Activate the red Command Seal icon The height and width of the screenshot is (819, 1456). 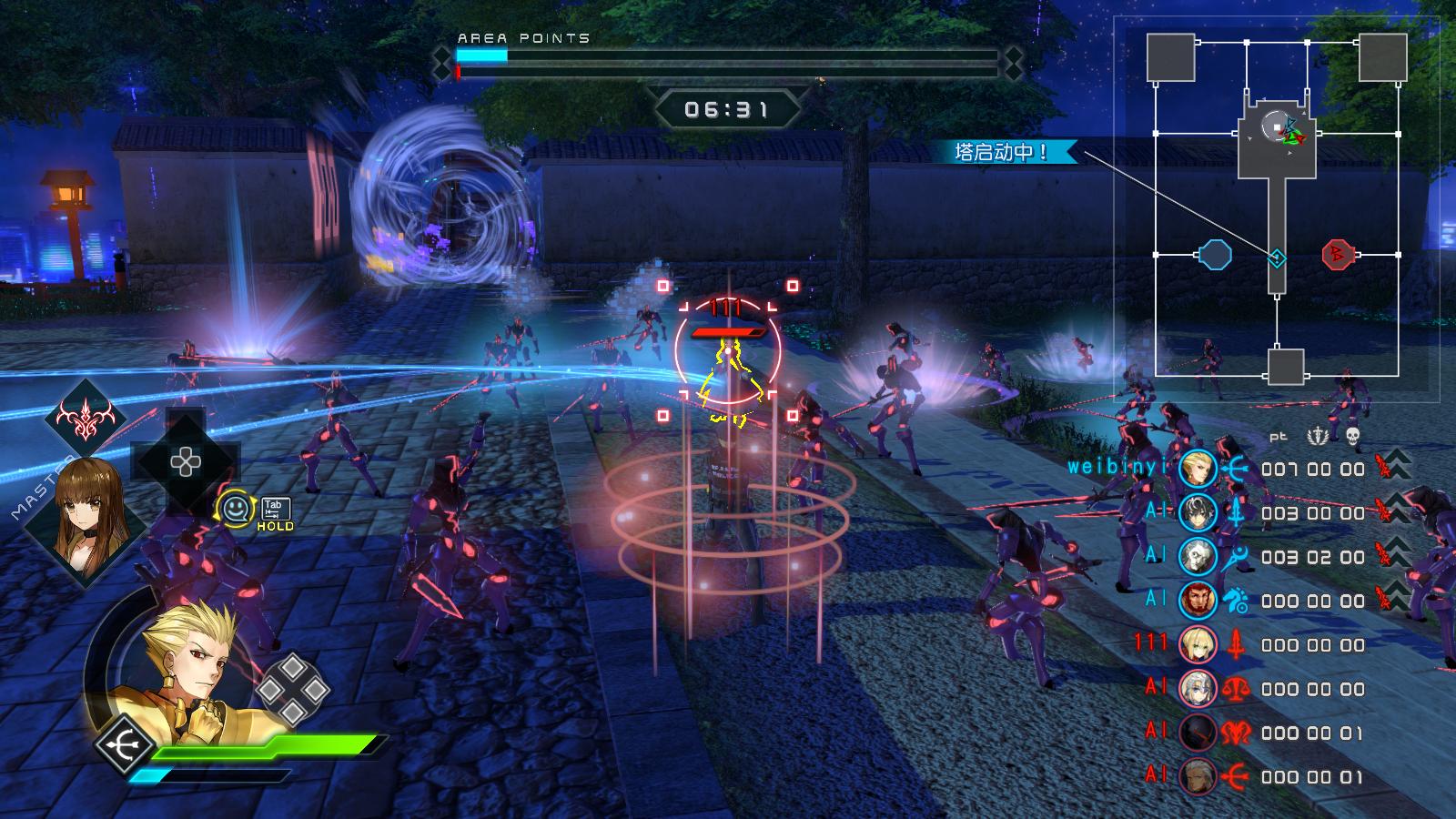click(x=86, y=419)
